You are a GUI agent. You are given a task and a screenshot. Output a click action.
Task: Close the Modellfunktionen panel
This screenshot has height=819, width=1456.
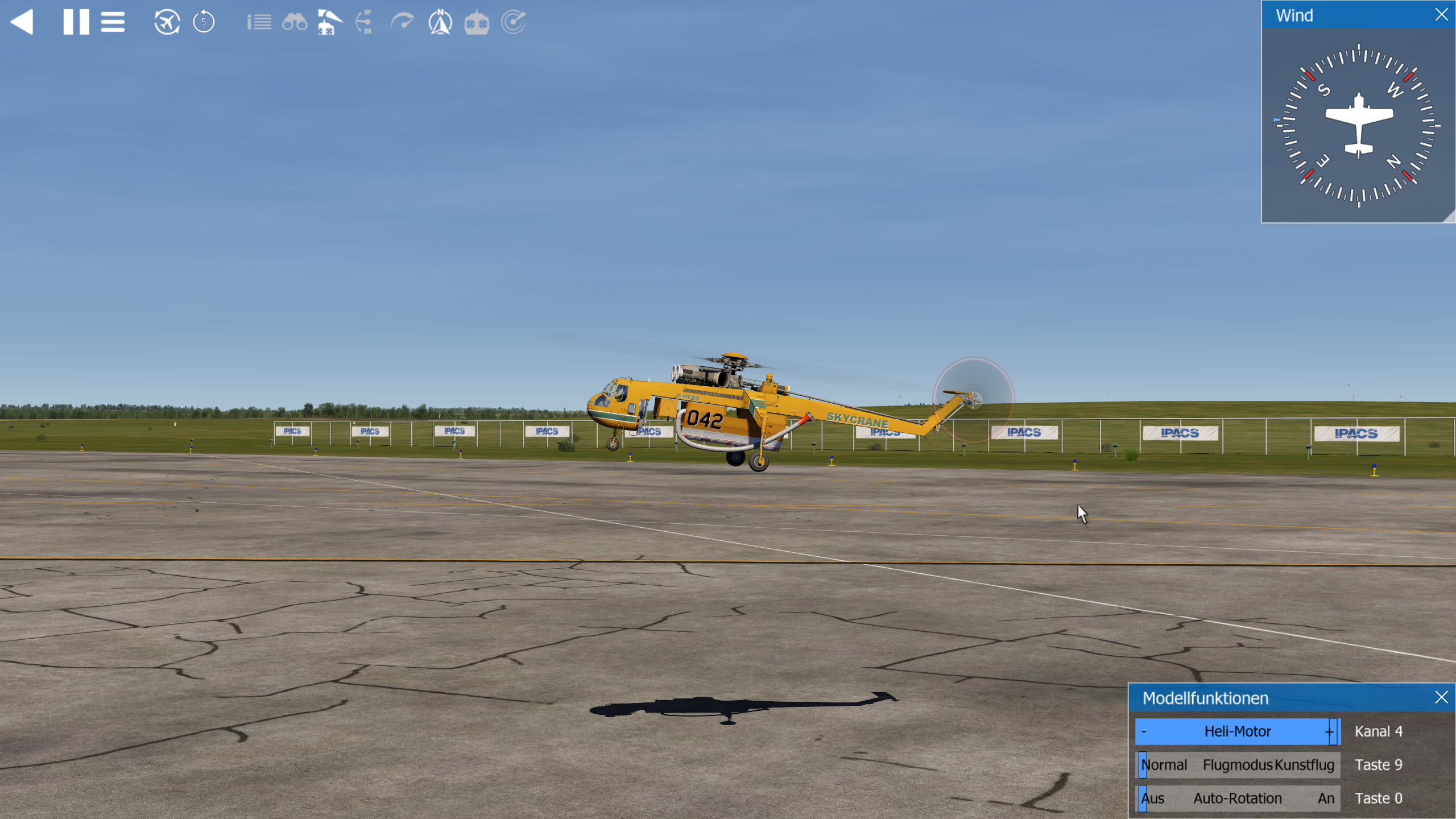pyautogui.click(x=1441, y=697)
